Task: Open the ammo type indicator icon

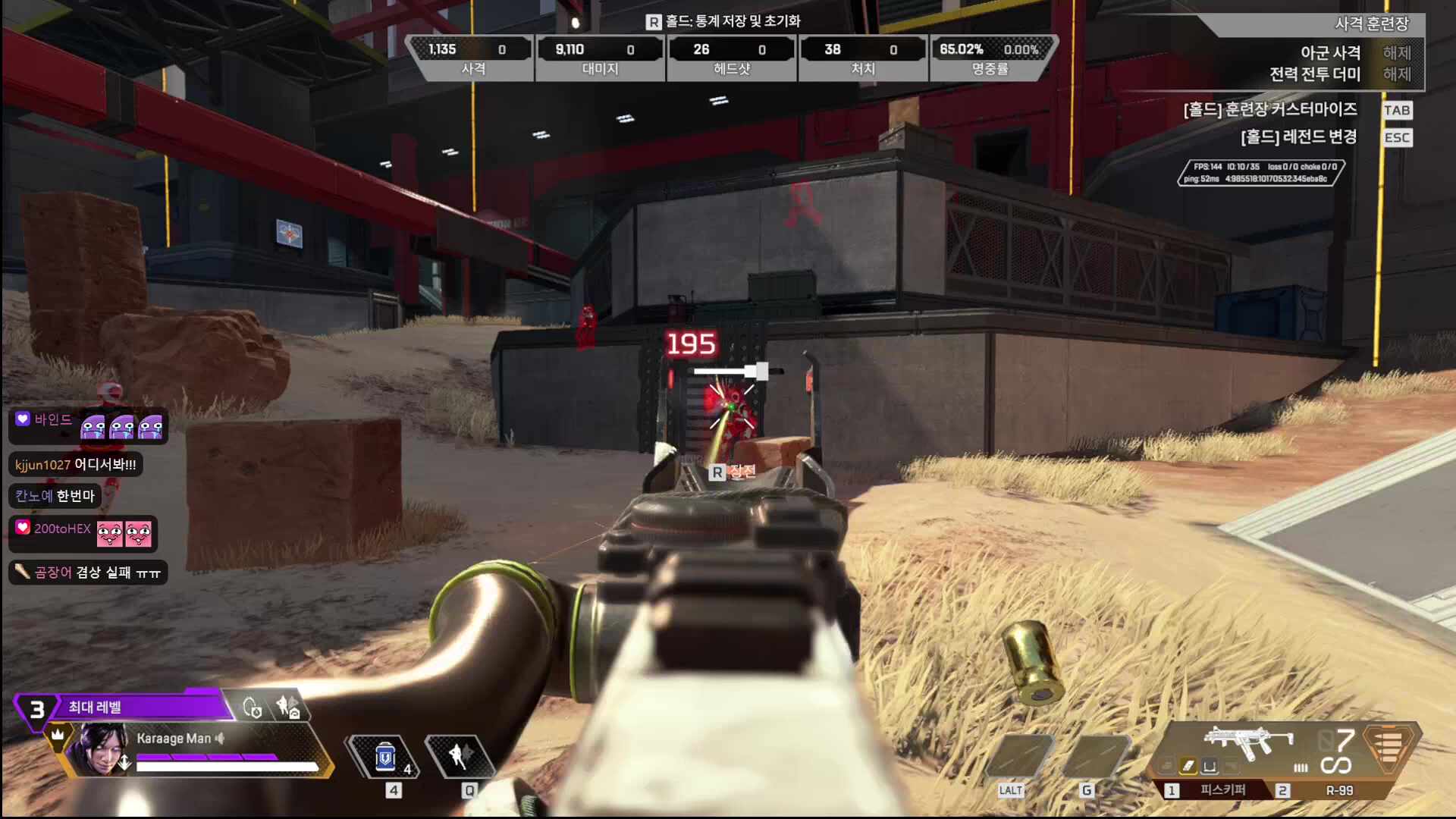Action: click(1389, 747)
